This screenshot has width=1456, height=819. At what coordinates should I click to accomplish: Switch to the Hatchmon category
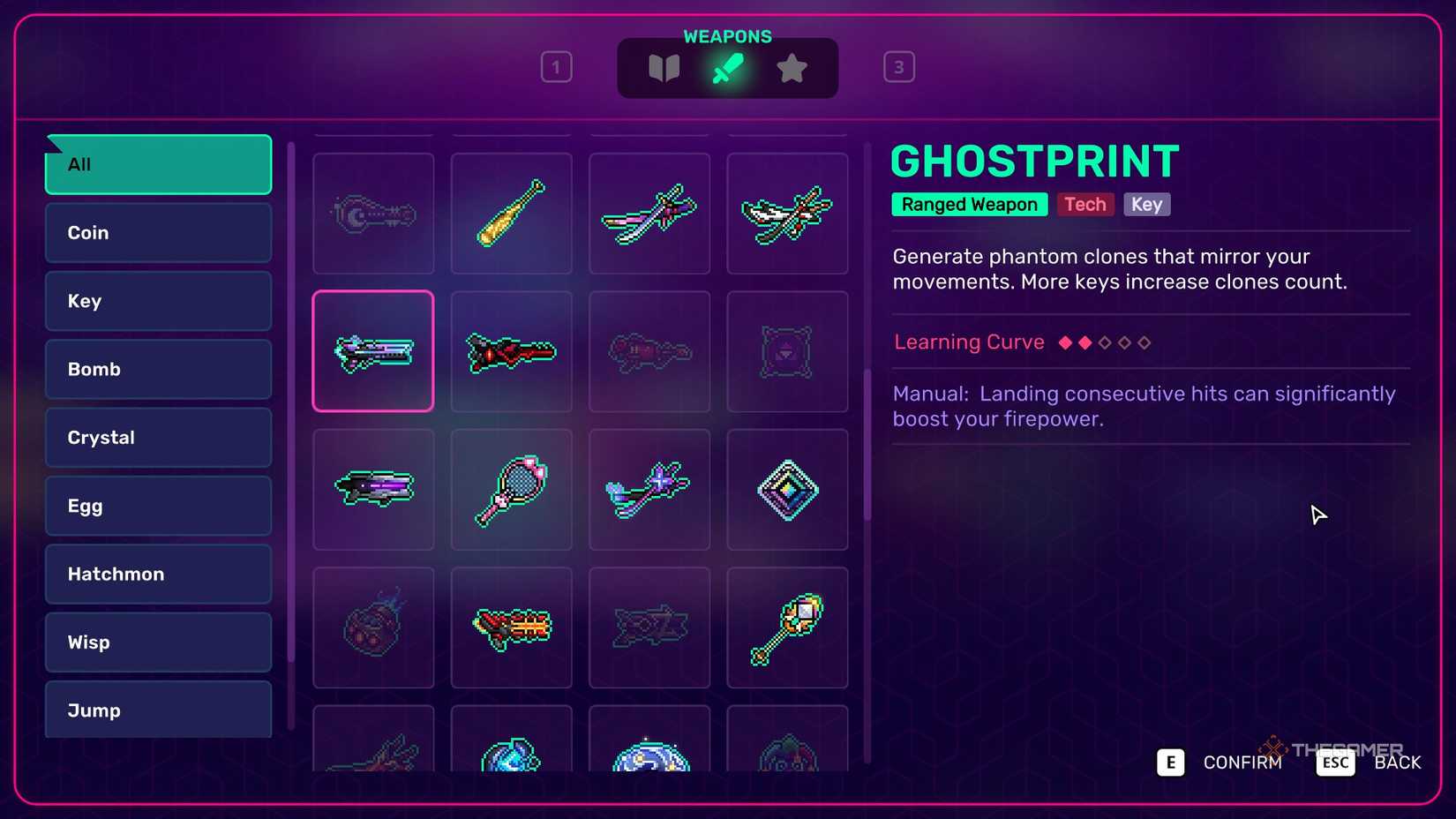(157, 574)
